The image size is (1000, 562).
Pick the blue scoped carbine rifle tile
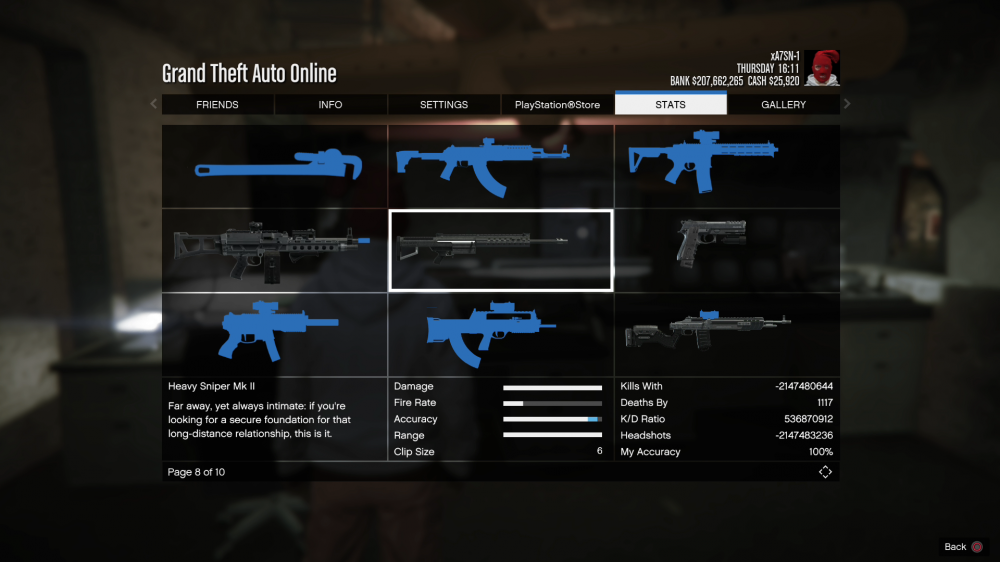(726, 166)
